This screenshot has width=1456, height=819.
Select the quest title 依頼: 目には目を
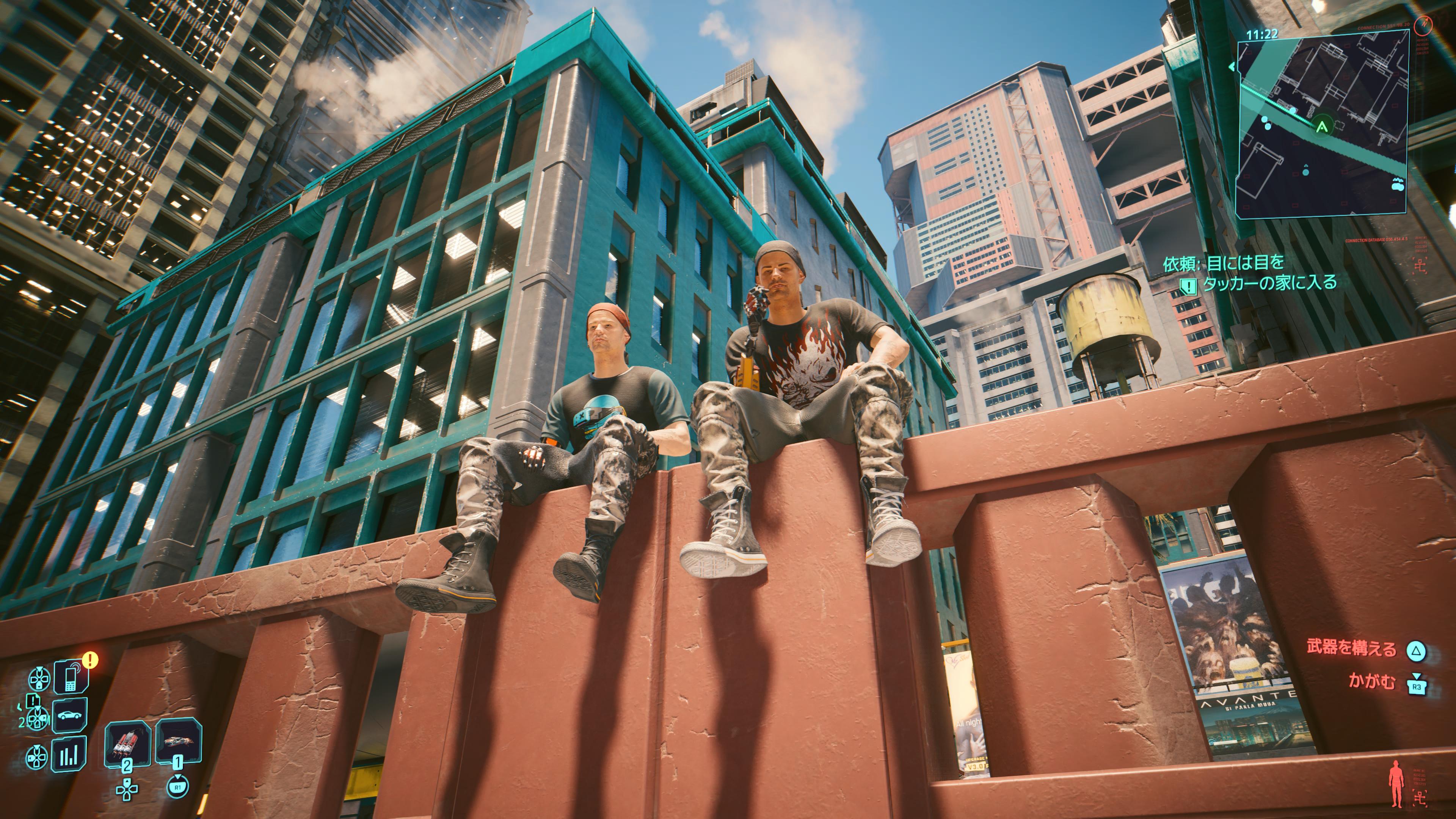(1223, 263)
